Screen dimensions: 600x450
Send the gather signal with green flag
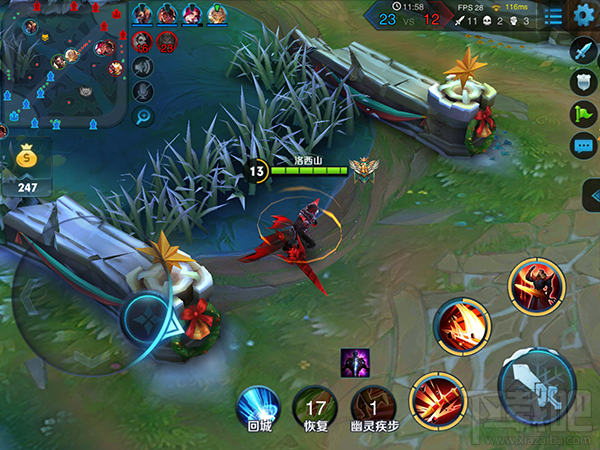(583, 114)
